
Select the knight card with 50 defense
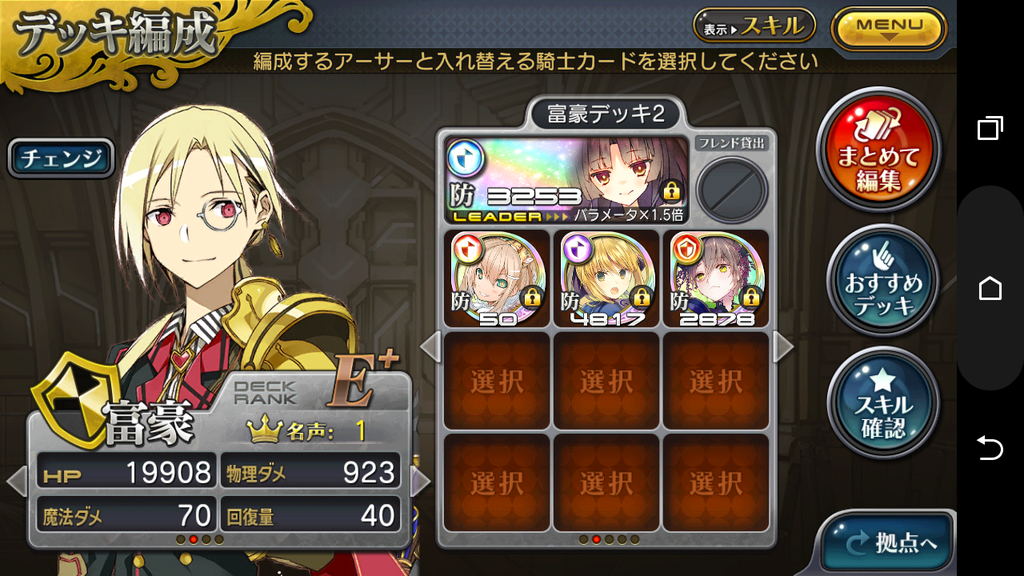[497, 278]
